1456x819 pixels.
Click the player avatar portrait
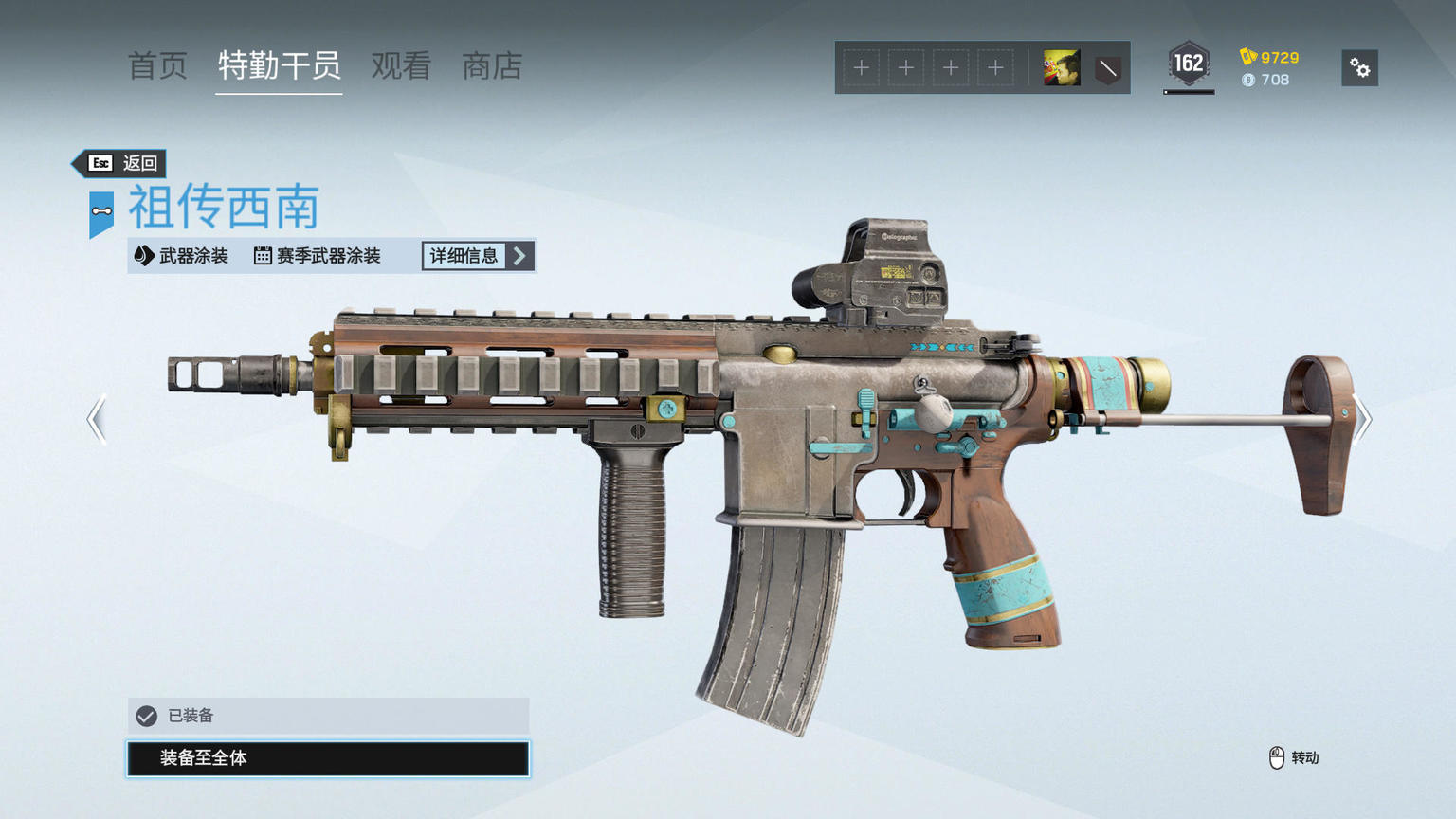tap(1062, 68)
